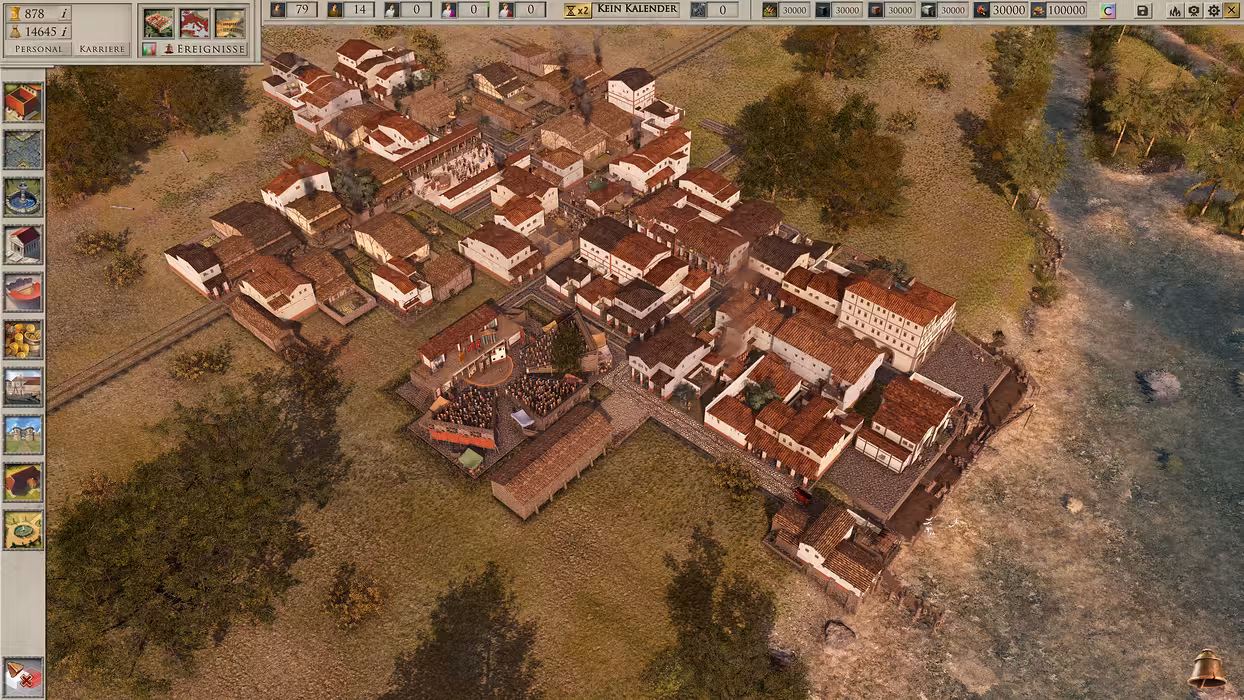
Task: Select the colosseum icon in top panel
Action: (x=230, y=22)
